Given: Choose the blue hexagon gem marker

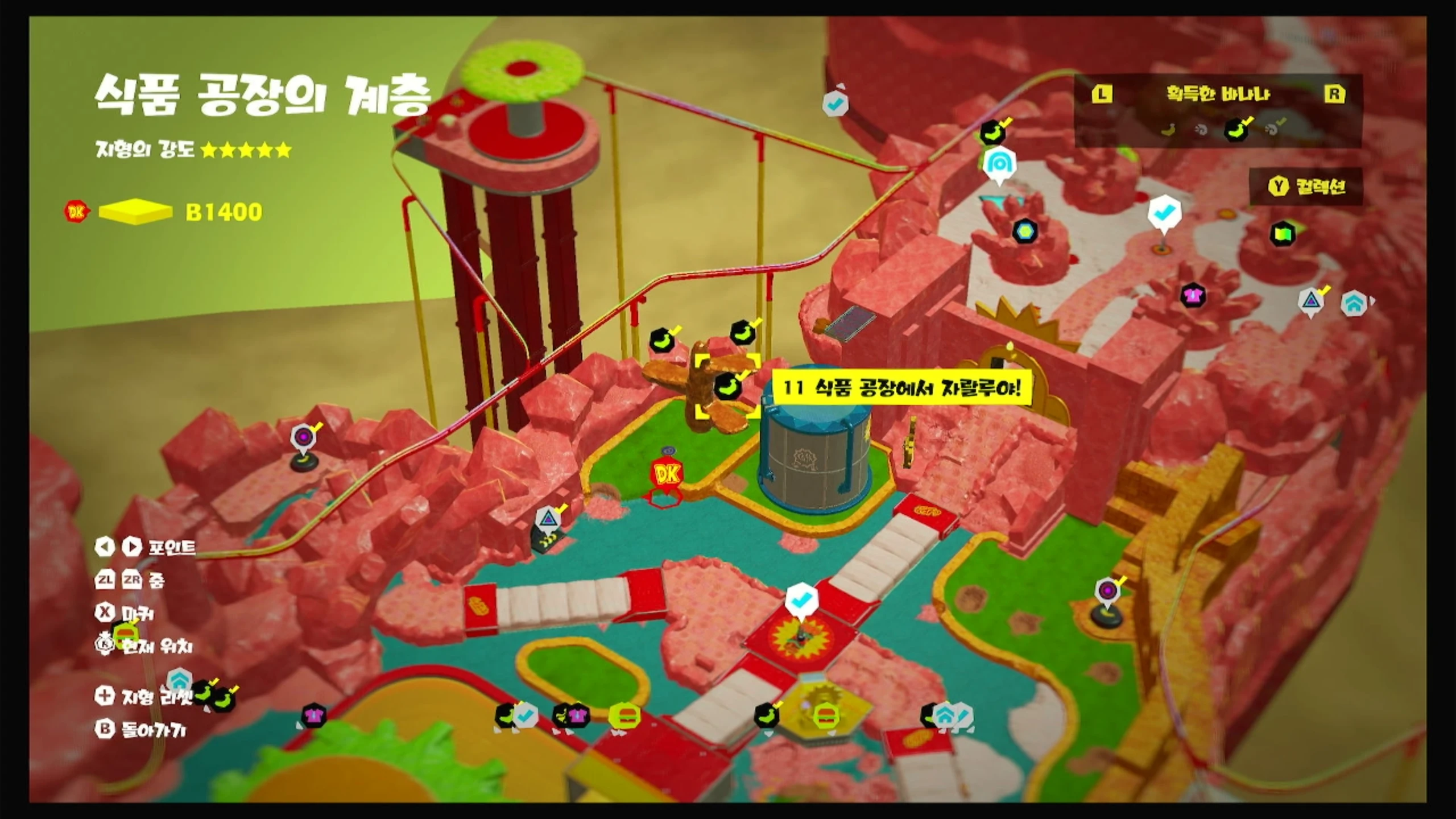Looking at the screenshot, I should [x=1025, y=231].
